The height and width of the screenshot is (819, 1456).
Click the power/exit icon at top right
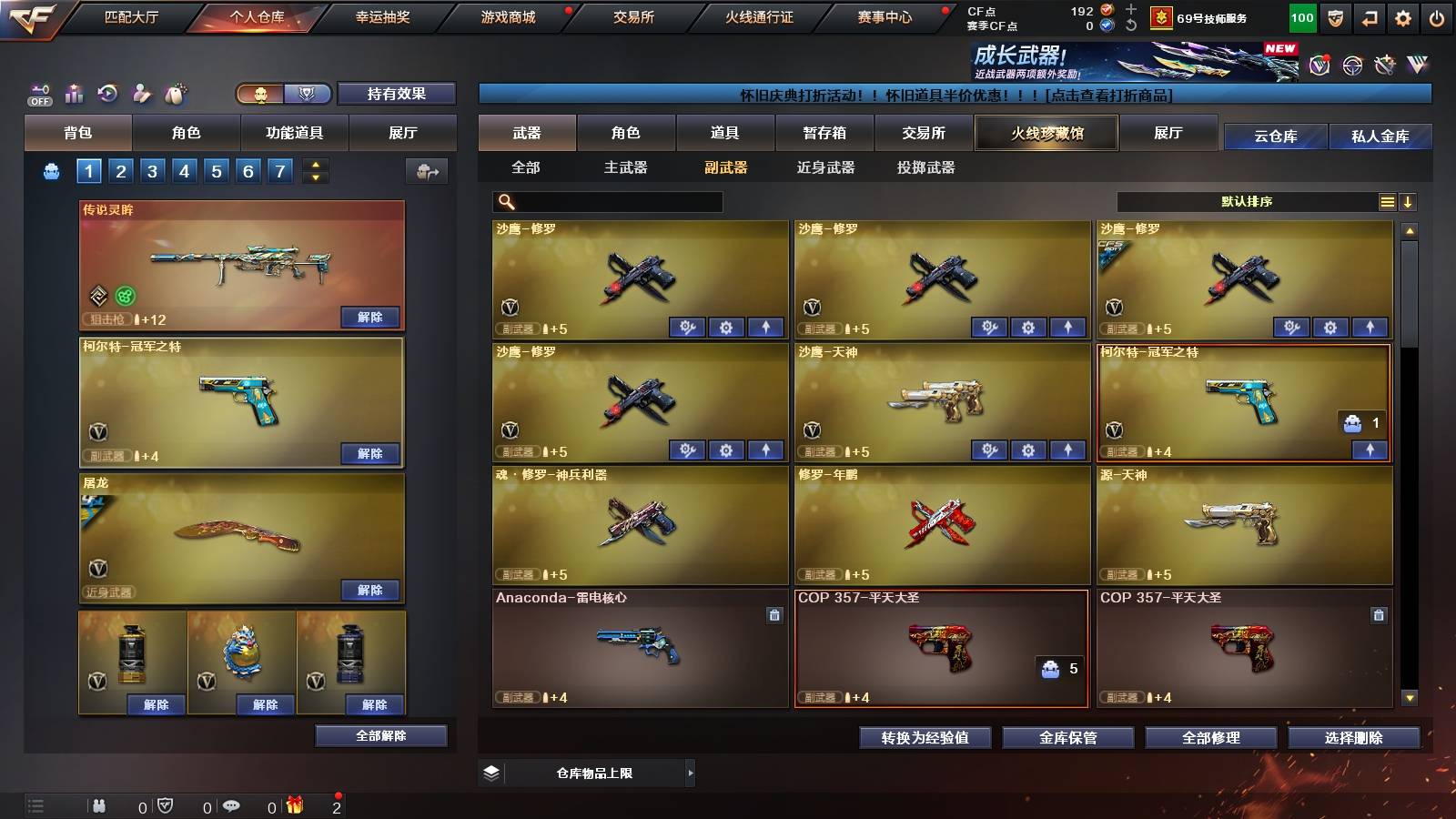pyautogui.click(x=1435, y=19)
